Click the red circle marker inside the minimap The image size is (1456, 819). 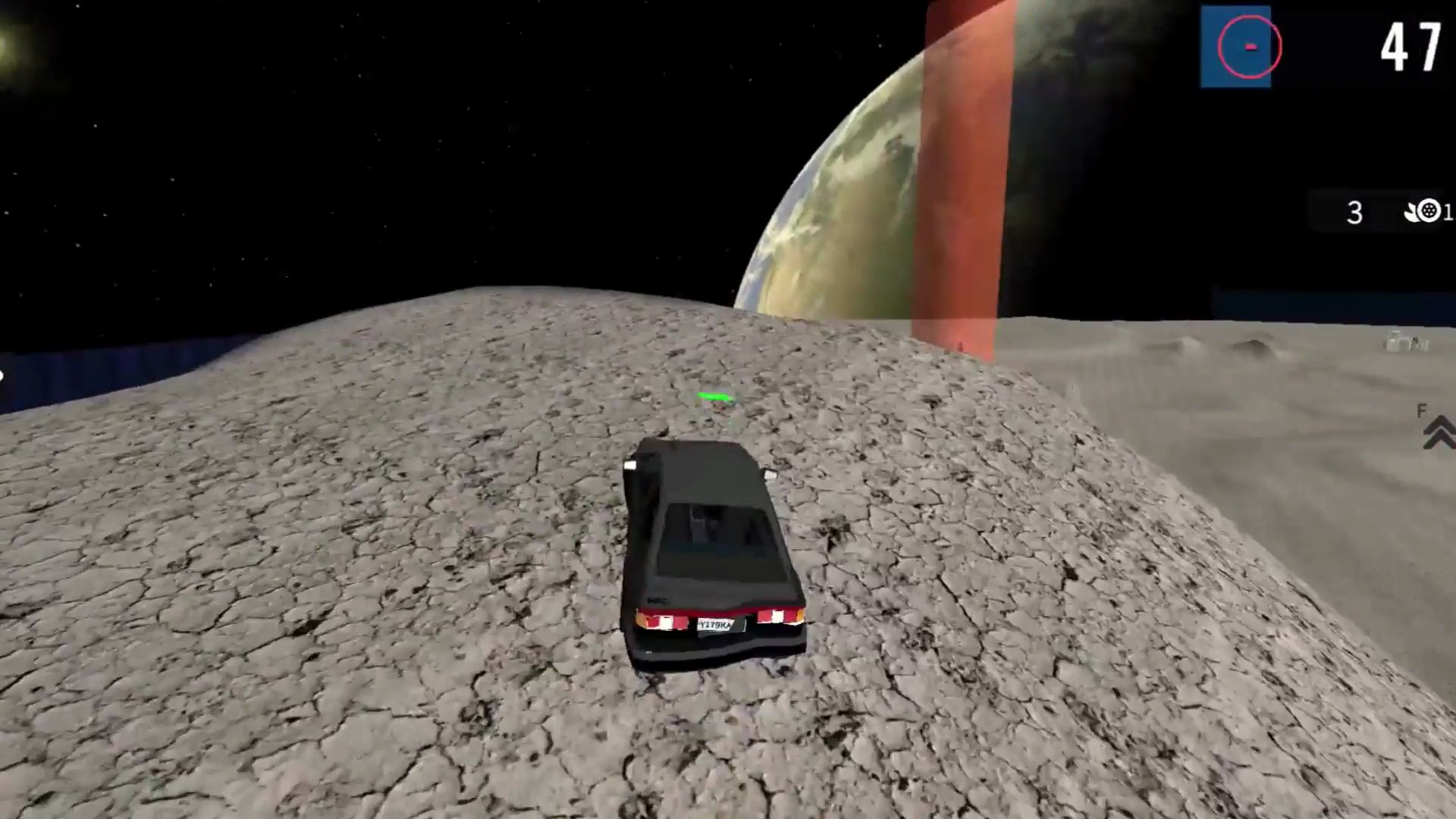1250,47
